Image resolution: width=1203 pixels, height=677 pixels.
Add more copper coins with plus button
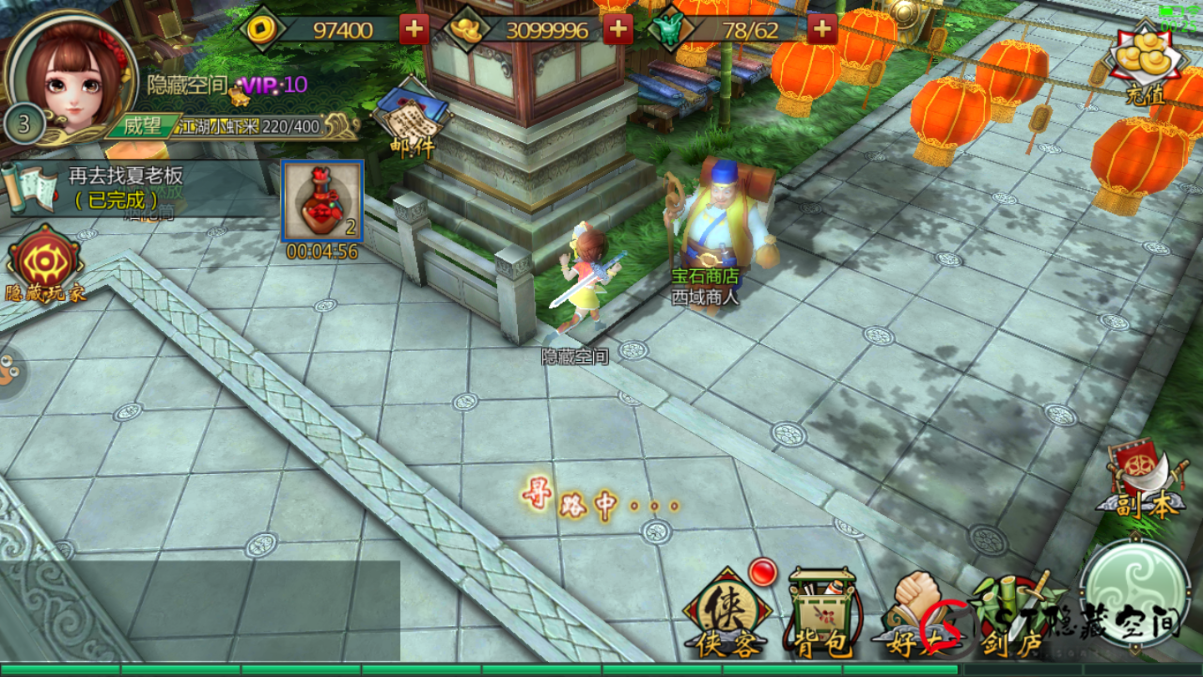coord(414,30)
